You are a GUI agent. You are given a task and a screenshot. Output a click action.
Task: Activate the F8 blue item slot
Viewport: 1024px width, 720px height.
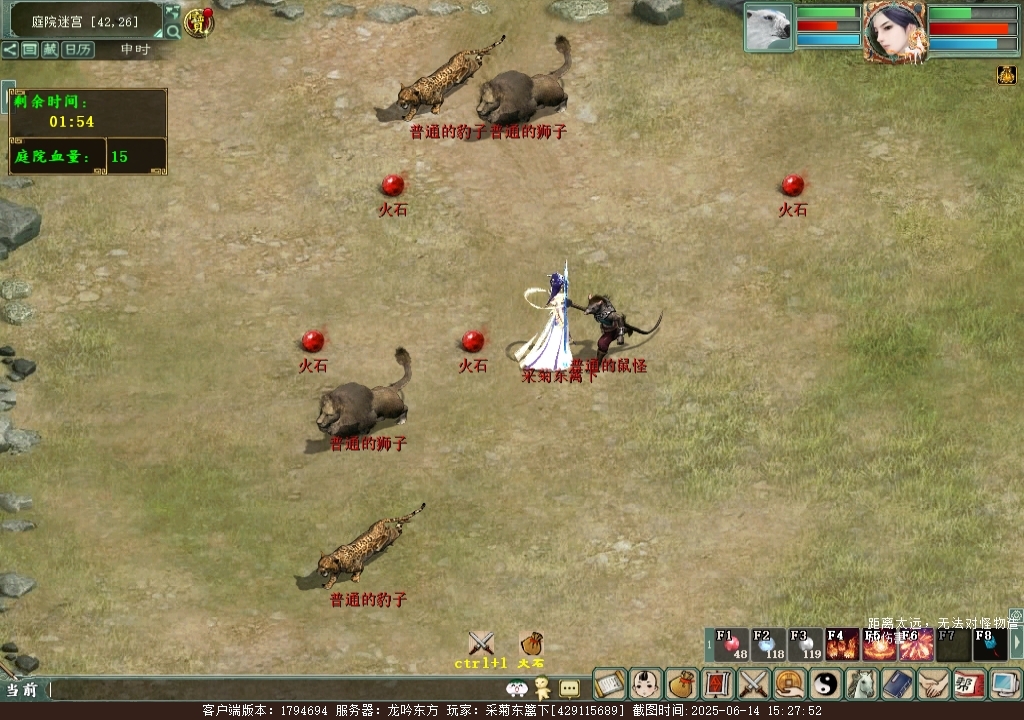pos(990,645)
